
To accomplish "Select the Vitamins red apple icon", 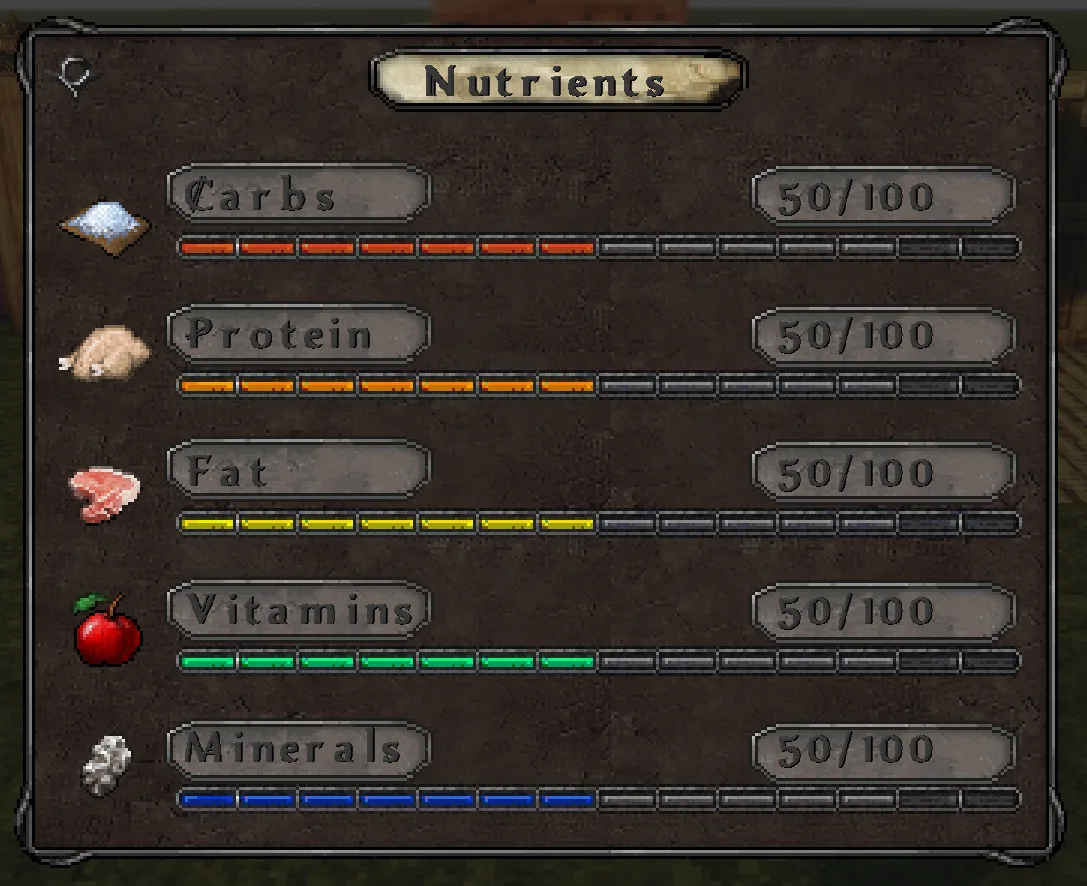I will [x=107, y=630].
